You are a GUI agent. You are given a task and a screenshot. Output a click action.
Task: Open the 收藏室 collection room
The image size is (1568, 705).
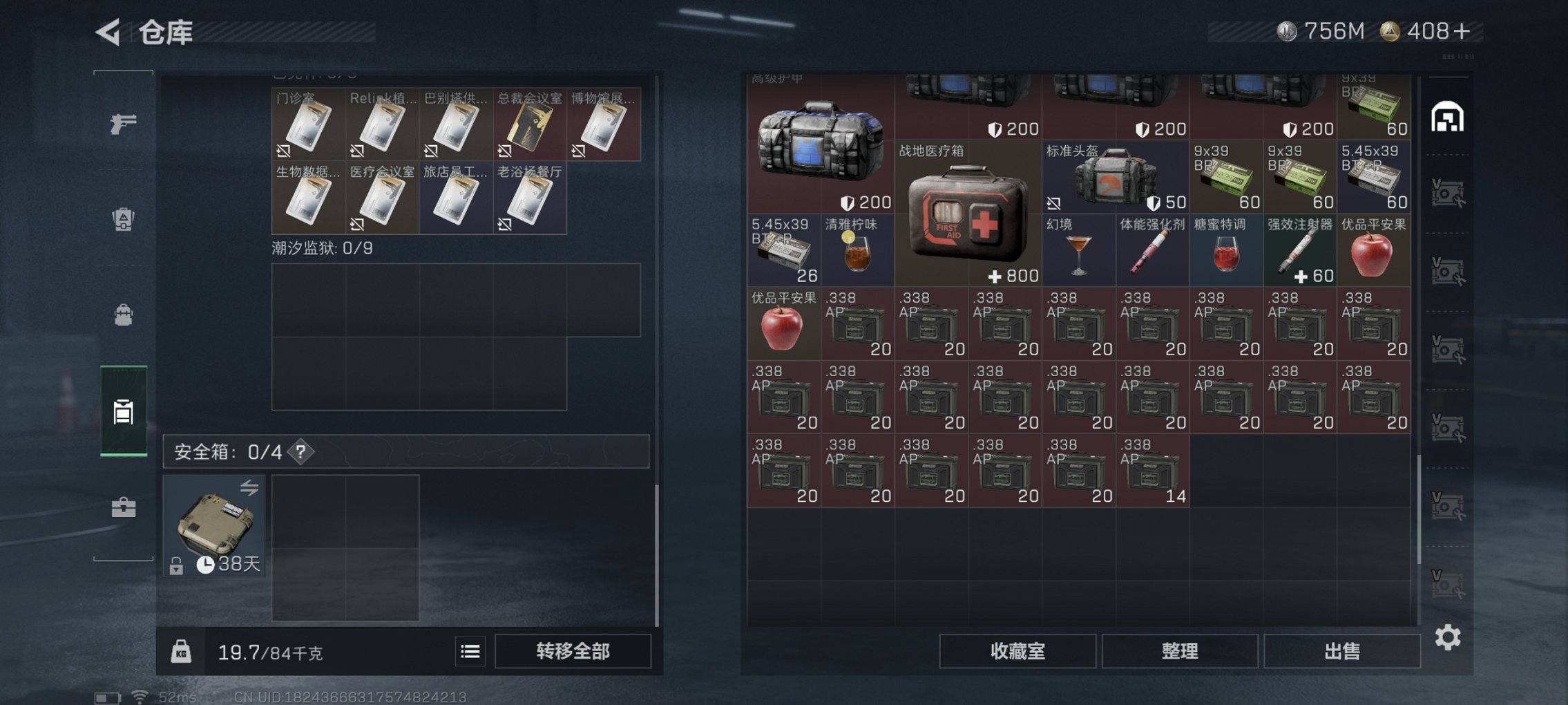(x=1017, y=650)
